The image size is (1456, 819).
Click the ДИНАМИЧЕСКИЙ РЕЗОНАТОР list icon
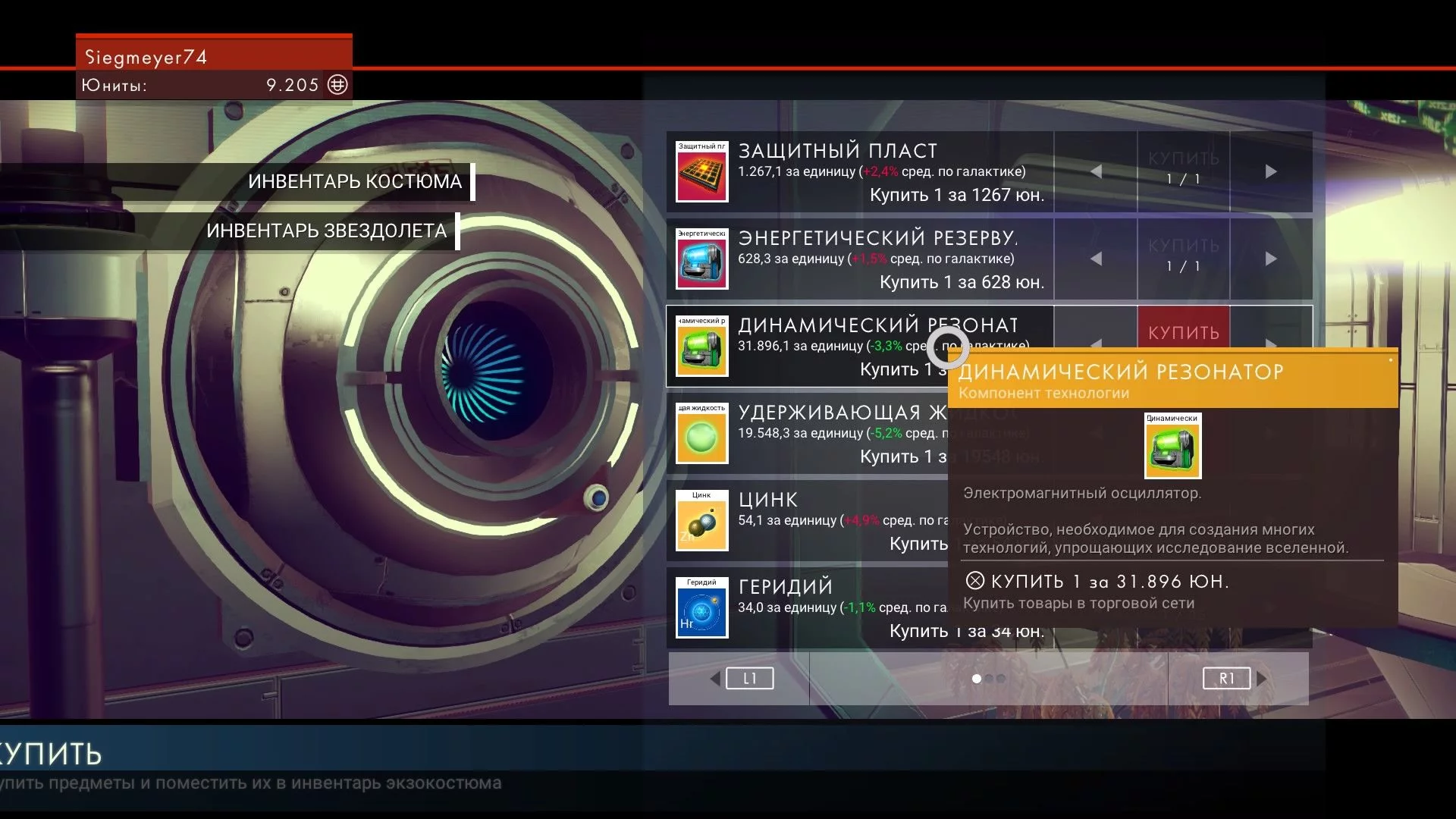click(701, 347)
